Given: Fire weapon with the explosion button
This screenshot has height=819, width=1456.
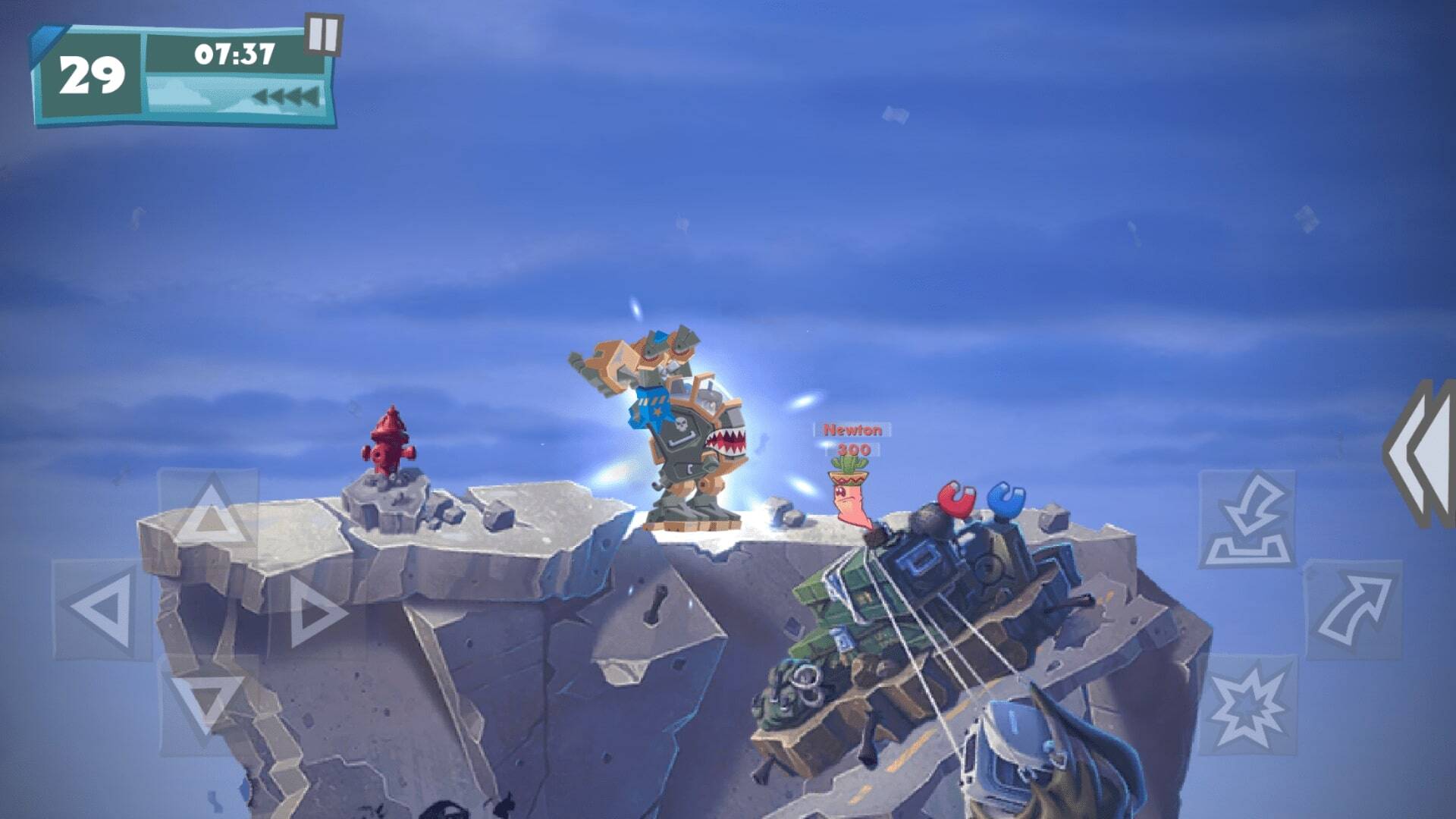Looking at the screenshot, I should click(x=1247, y=704).
